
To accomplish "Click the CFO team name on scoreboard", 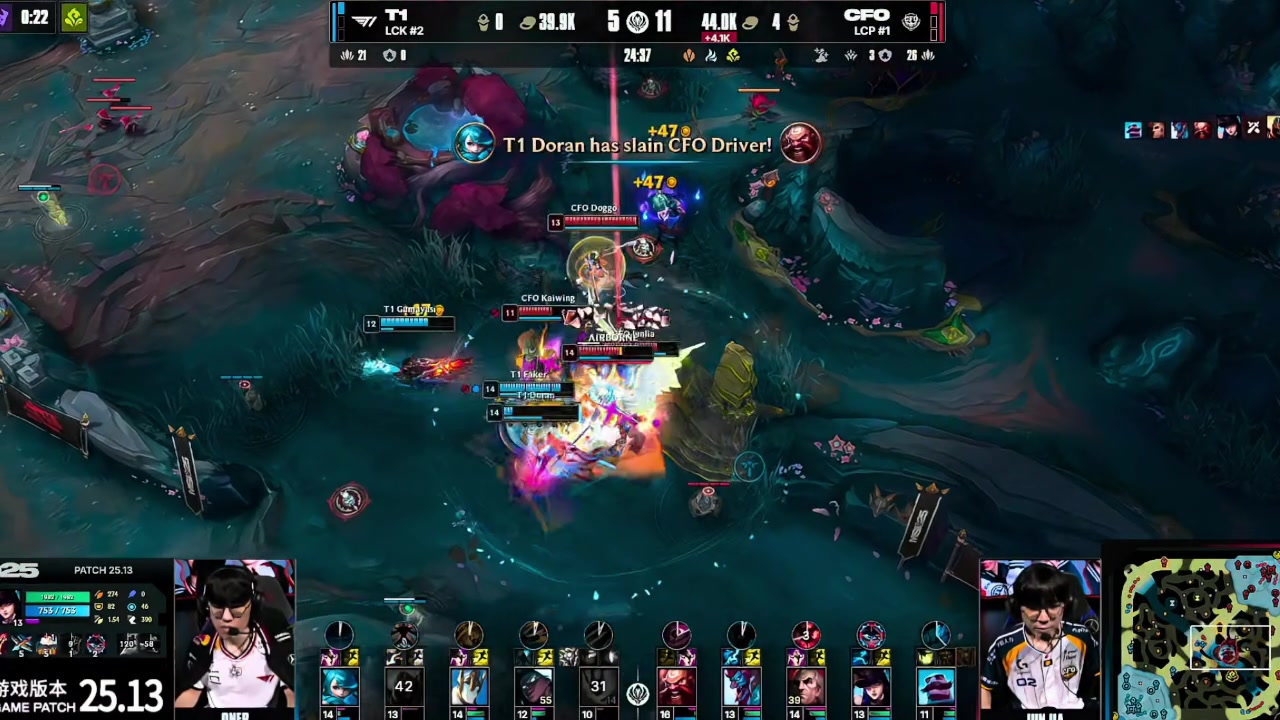I will (x=866, y=16).
